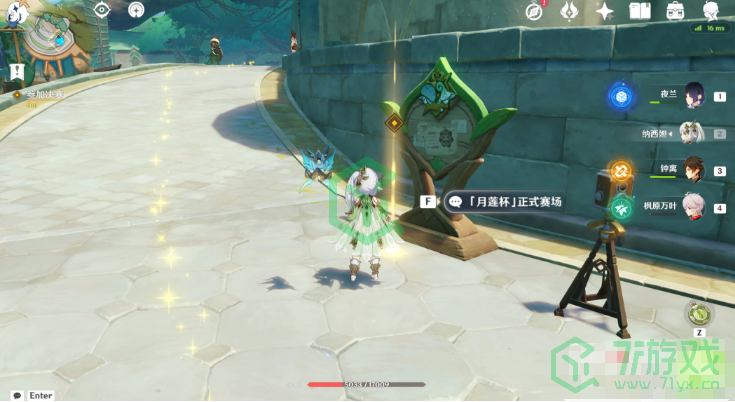Use the green gadget icon above Z
The image size is (735, 402).
pyautogui.click(x=699, y=312)
